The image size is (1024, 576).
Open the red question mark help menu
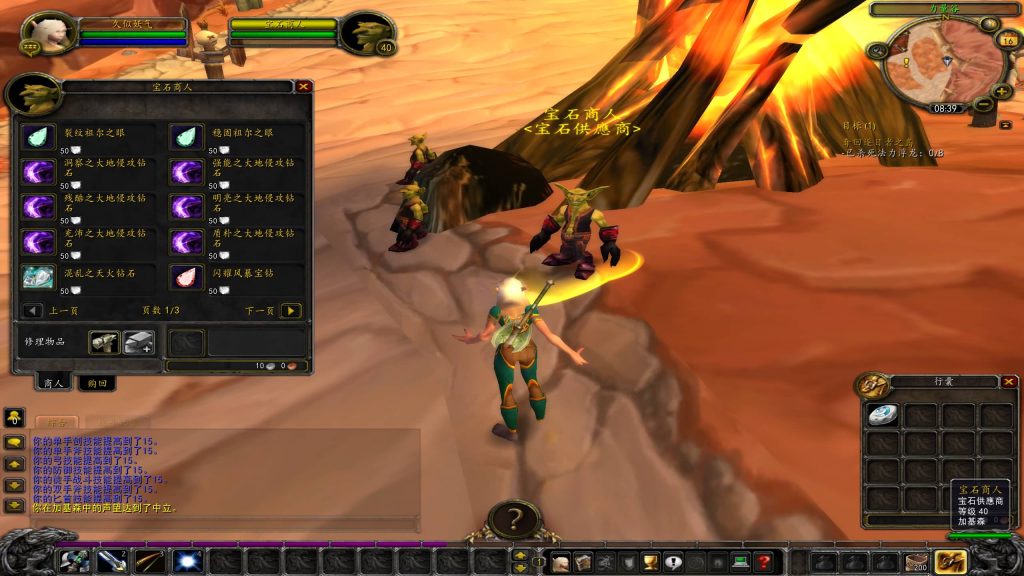pyautogui.click(x=764, y=562)
